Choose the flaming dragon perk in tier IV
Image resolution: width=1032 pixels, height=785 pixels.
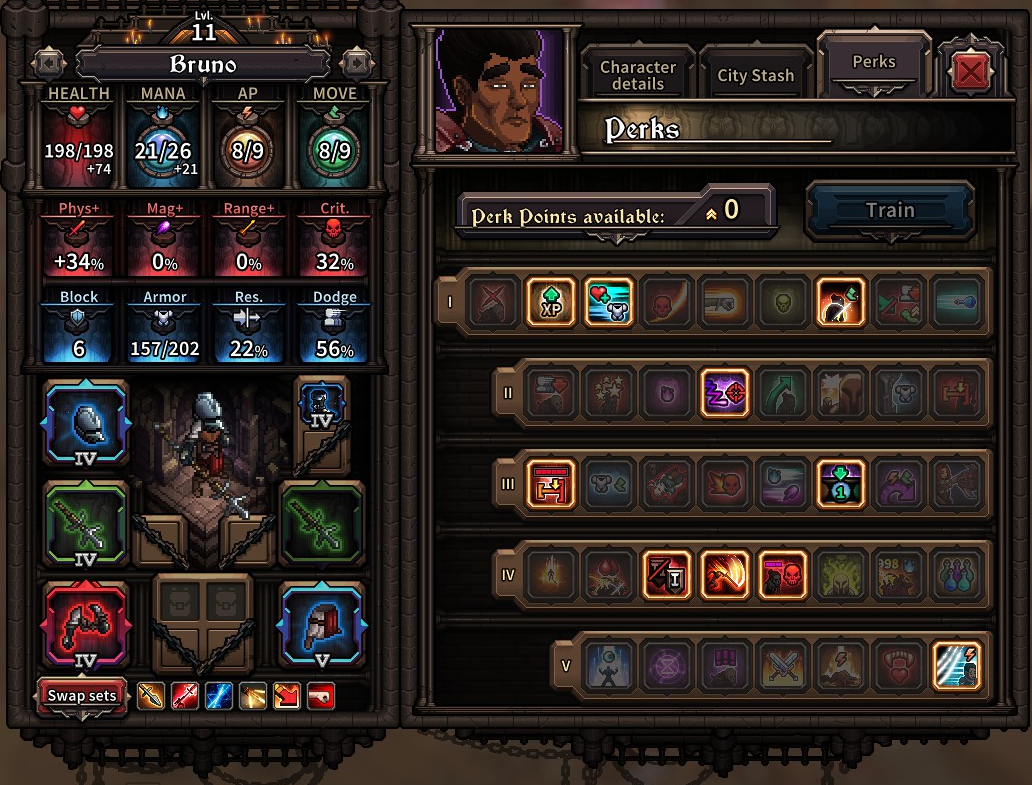coord(725,577)
